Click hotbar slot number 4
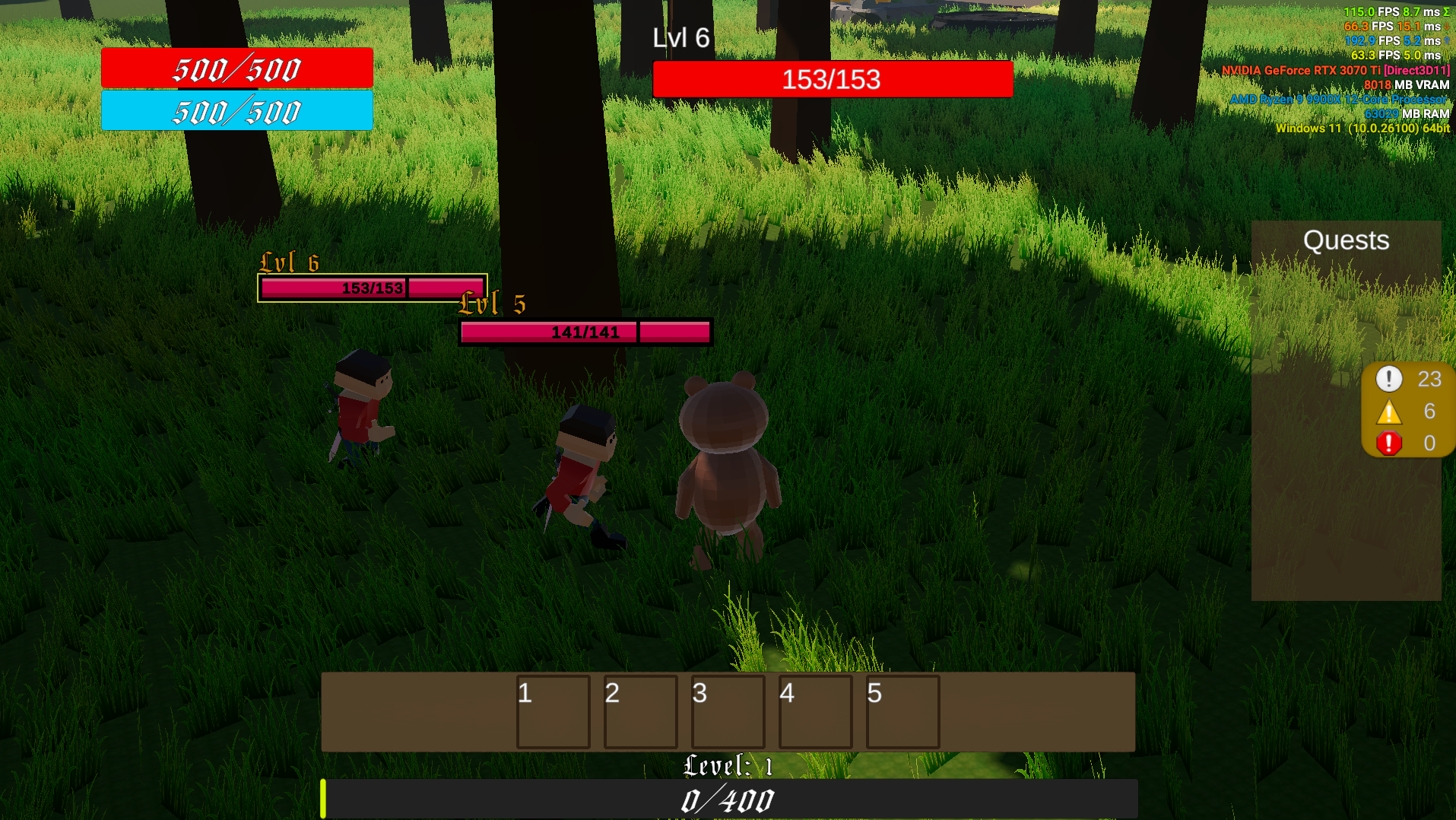The width and height of the screenshot is (1456, 820). pyautogui.click(x=815, y=712)
